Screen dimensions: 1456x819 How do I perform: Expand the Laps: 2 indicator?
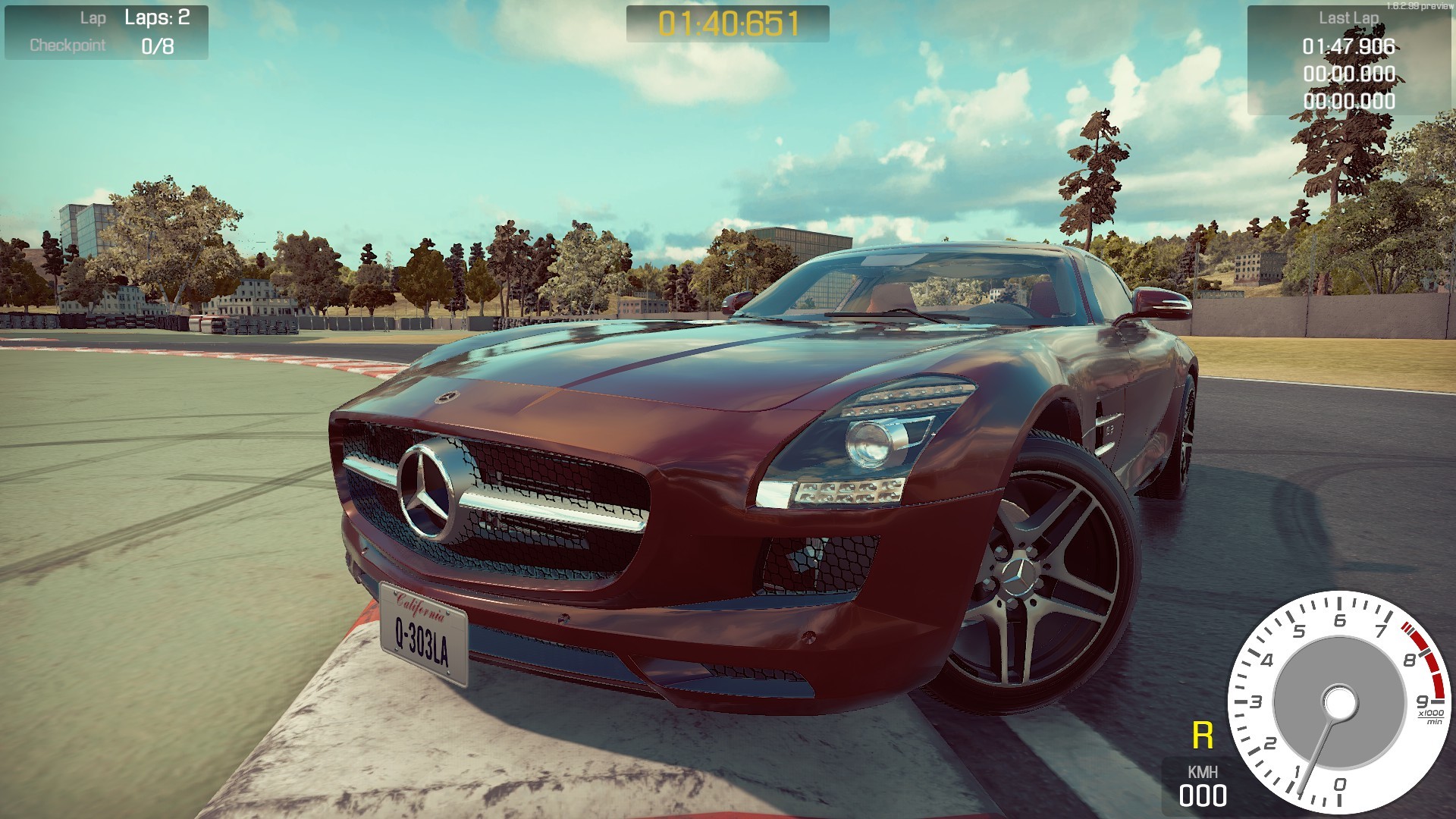tap(157, 19)
